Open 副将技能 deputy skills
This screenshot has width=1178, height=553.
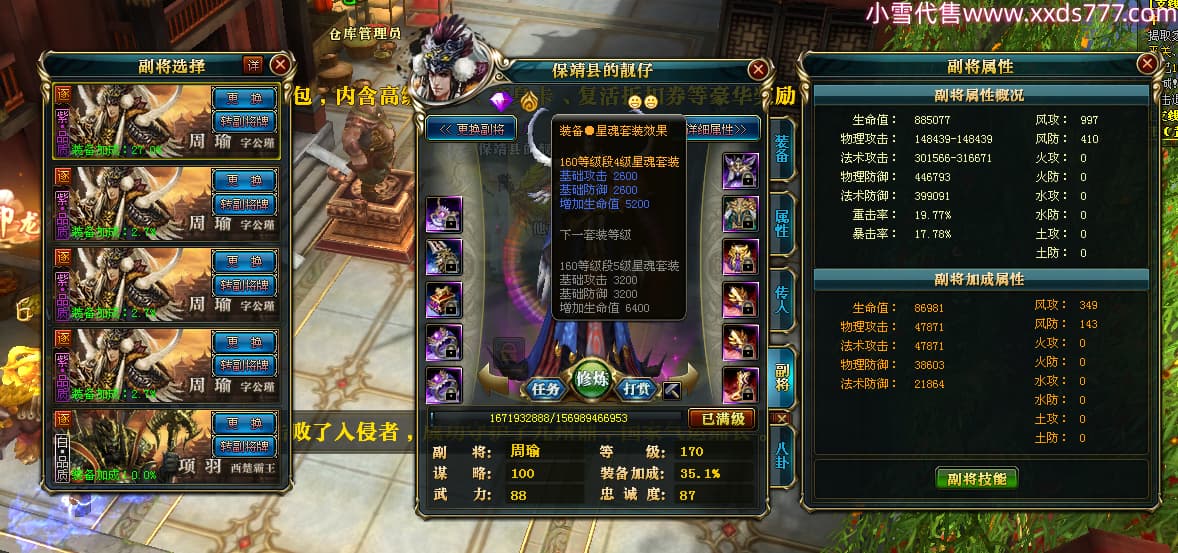(976, 478)
